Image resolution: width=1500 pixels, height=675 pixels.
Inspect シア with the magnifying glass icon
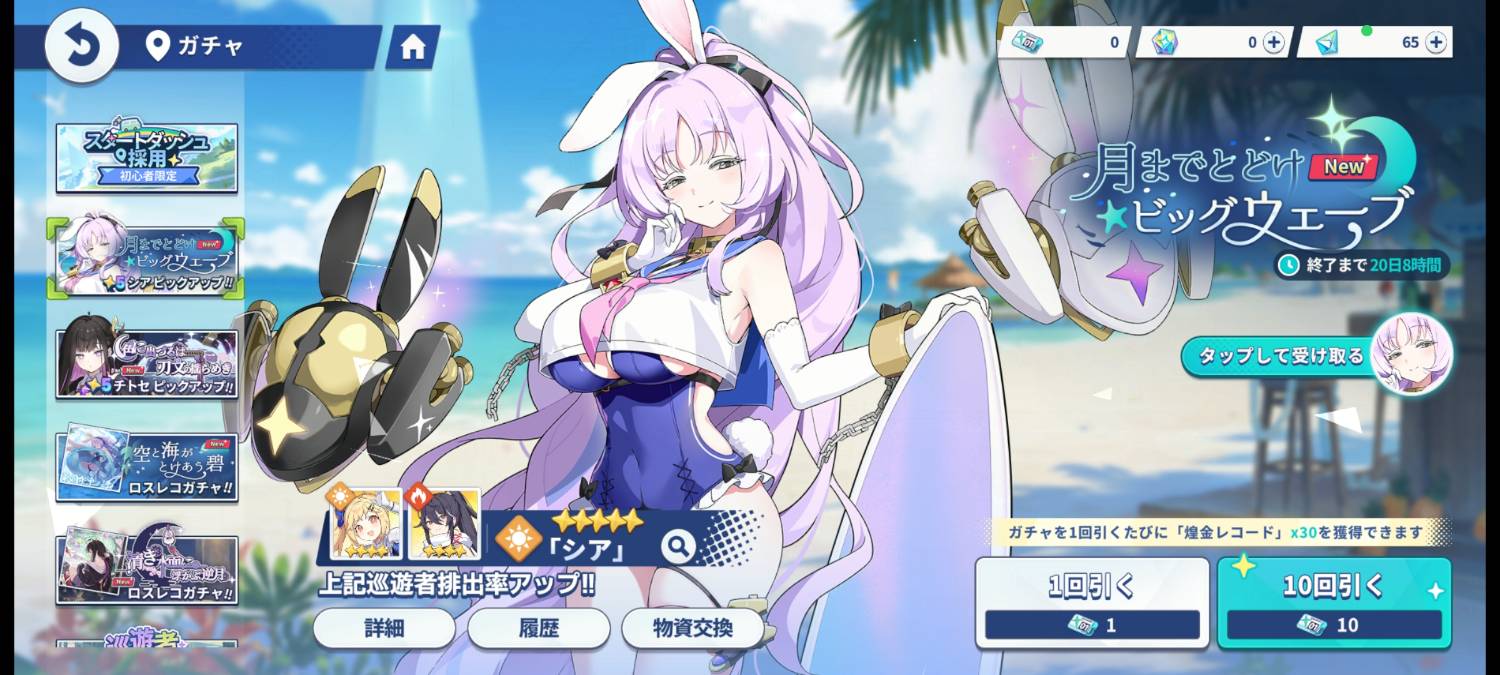pos(678,546)
